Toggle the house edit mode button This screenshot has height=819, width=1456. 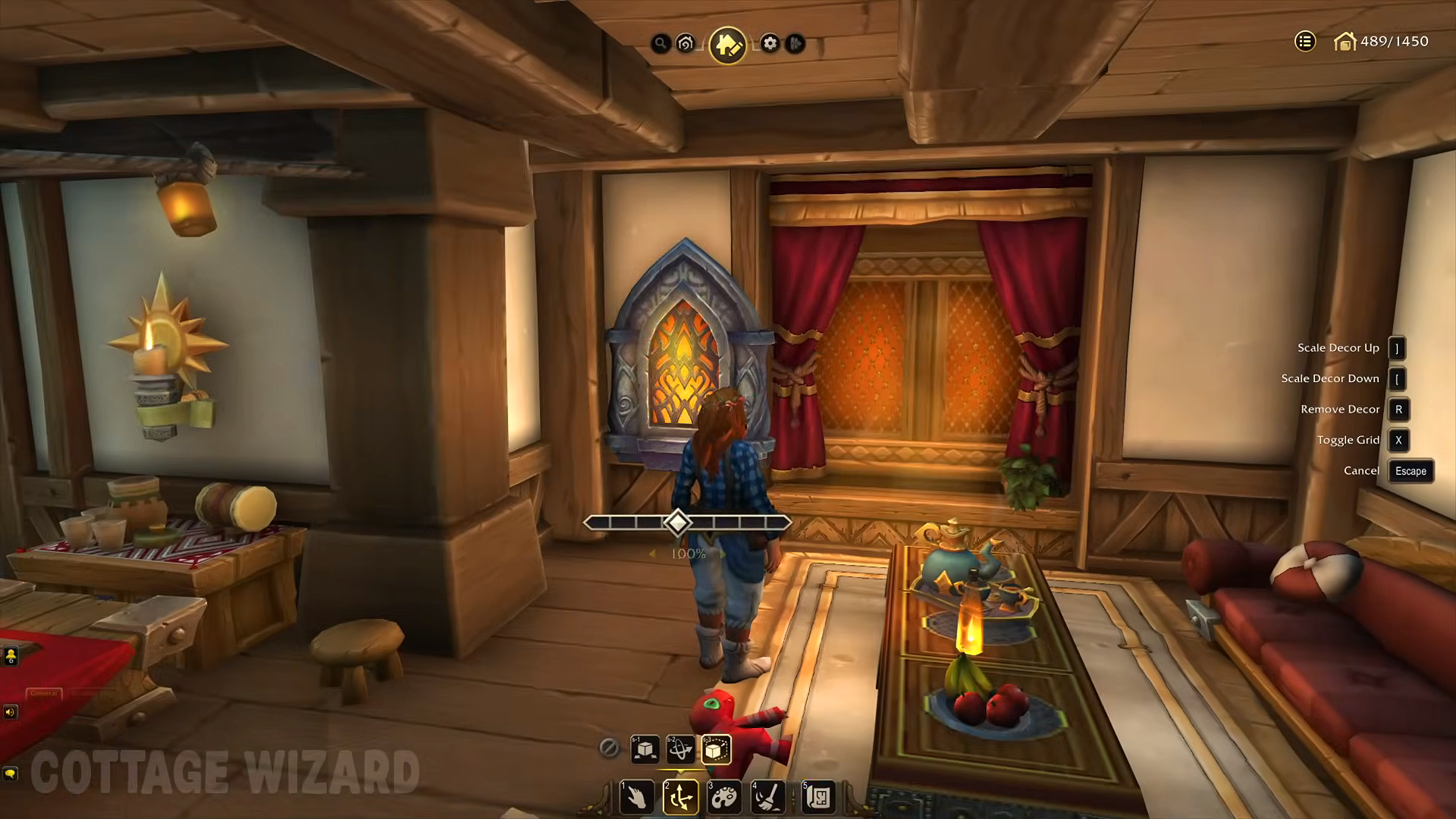tap(728, 45)
